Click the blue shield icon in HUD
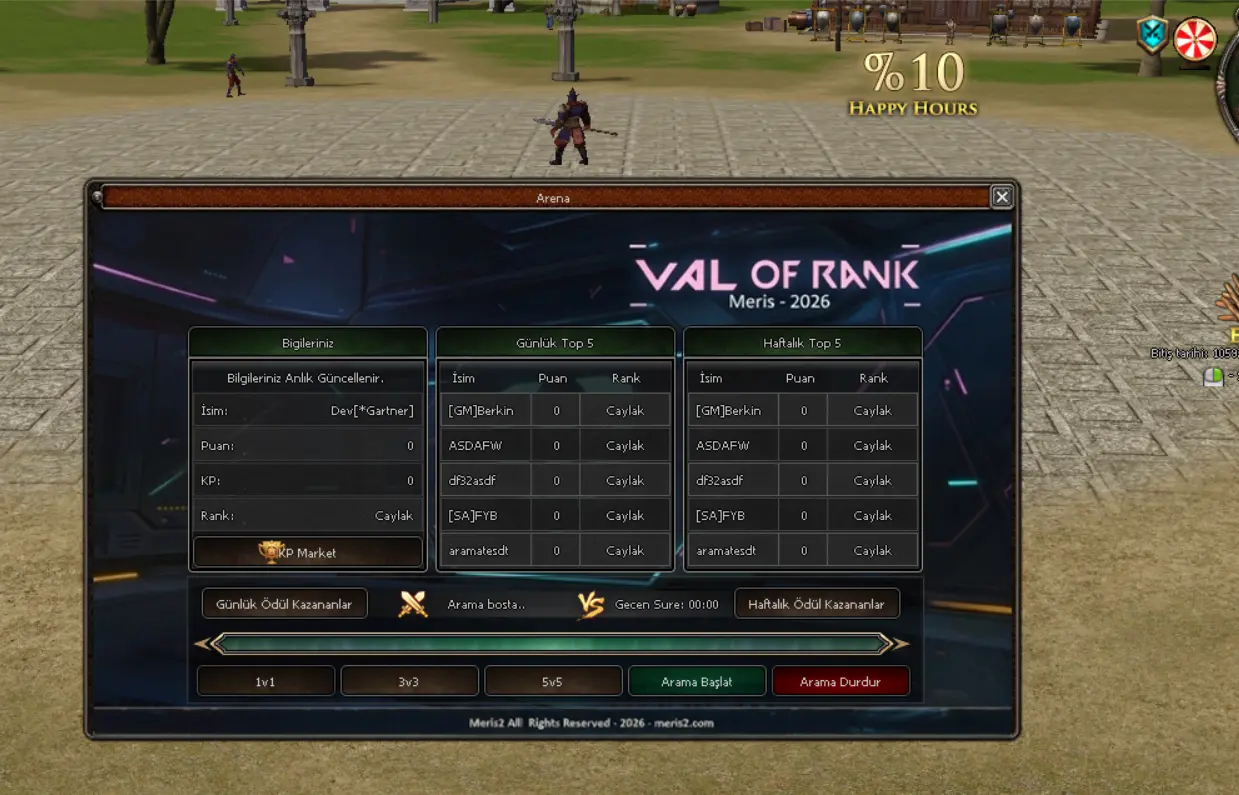Viewport: 1239px width, 795px height. click(x=1152, y=35)
